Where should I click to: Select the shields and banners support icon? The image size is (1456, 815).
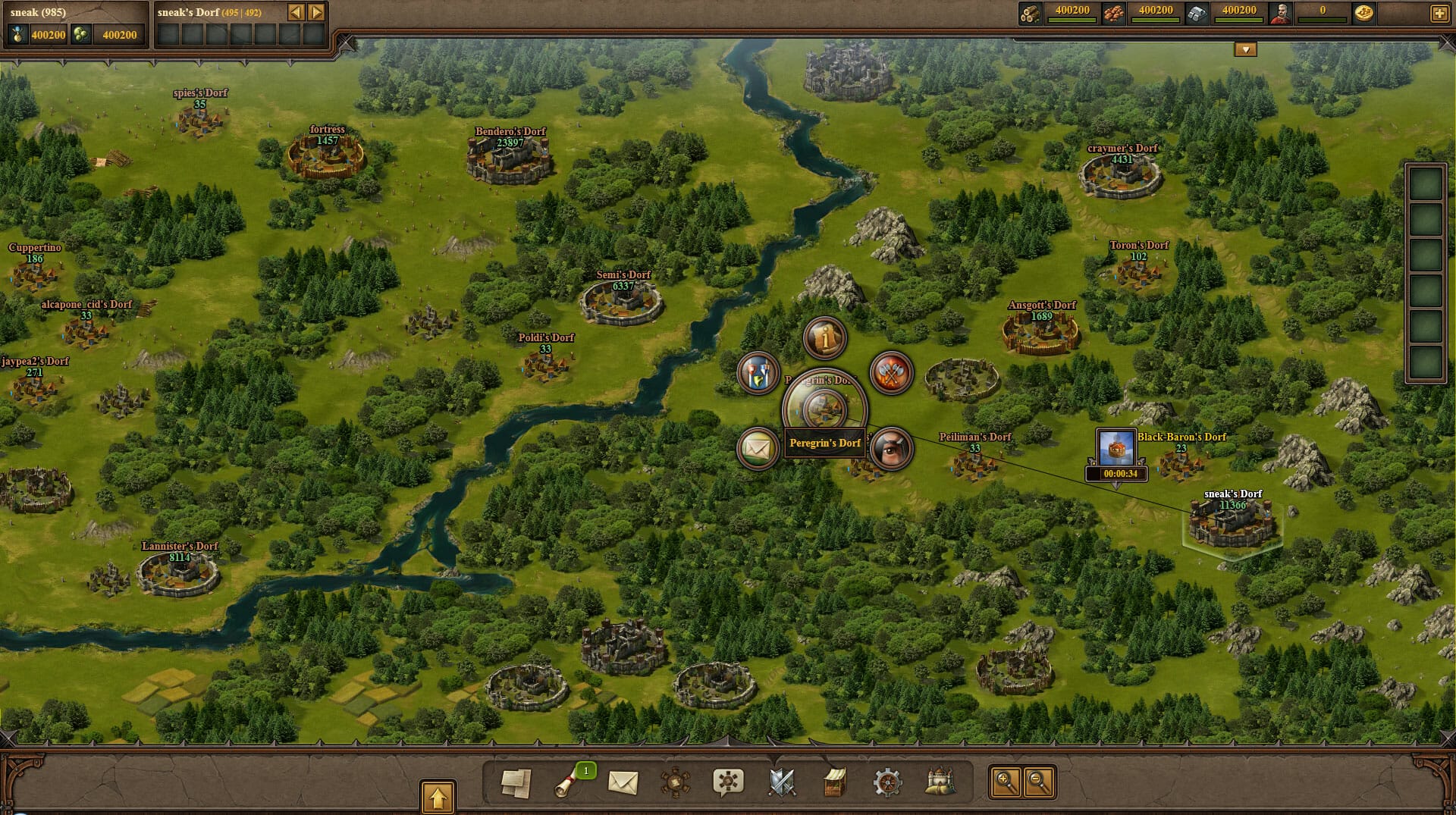(x=758, y=373)
